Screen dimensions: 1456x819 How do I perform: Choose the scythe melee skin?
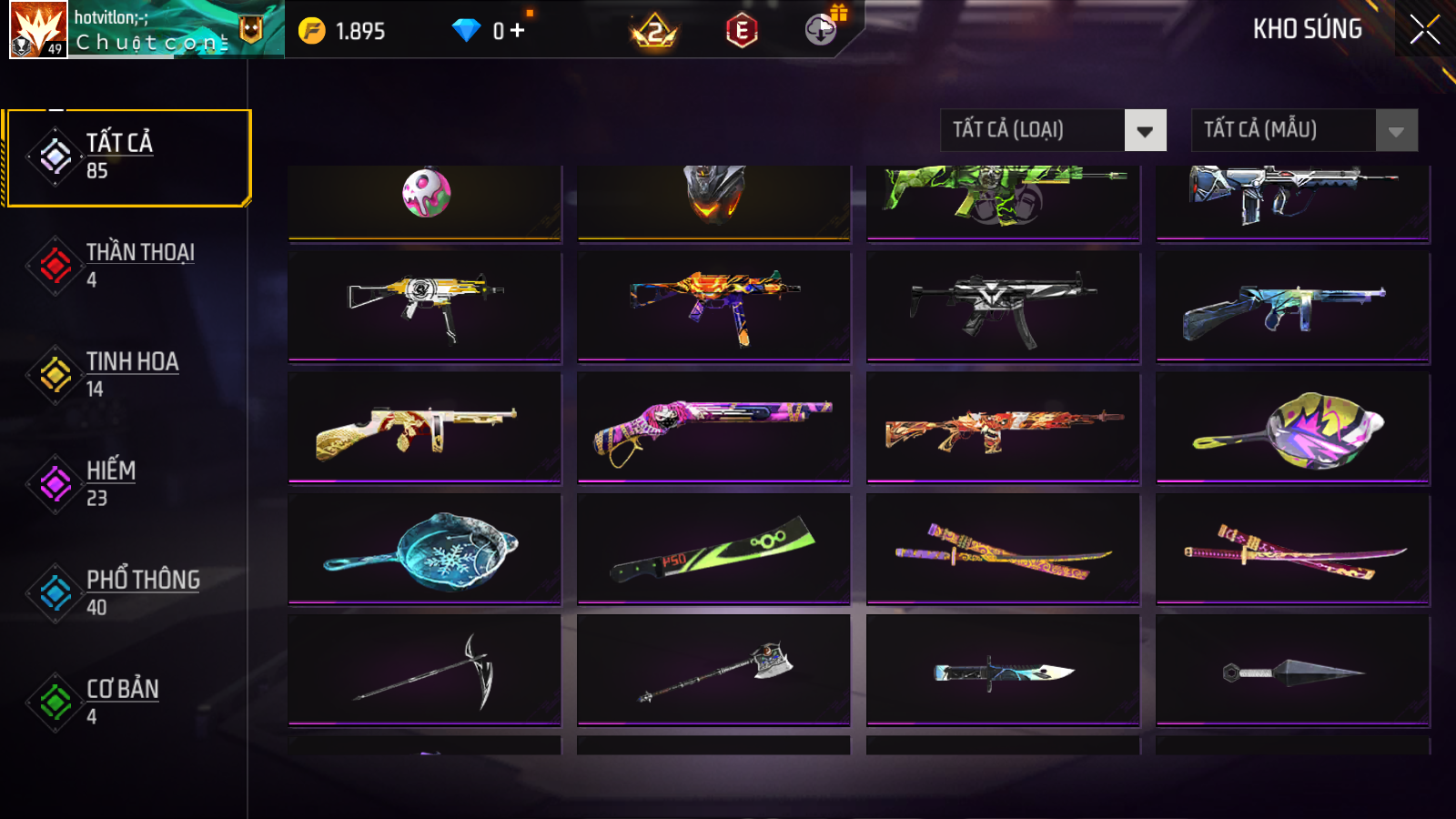click(x=424, y=671)
